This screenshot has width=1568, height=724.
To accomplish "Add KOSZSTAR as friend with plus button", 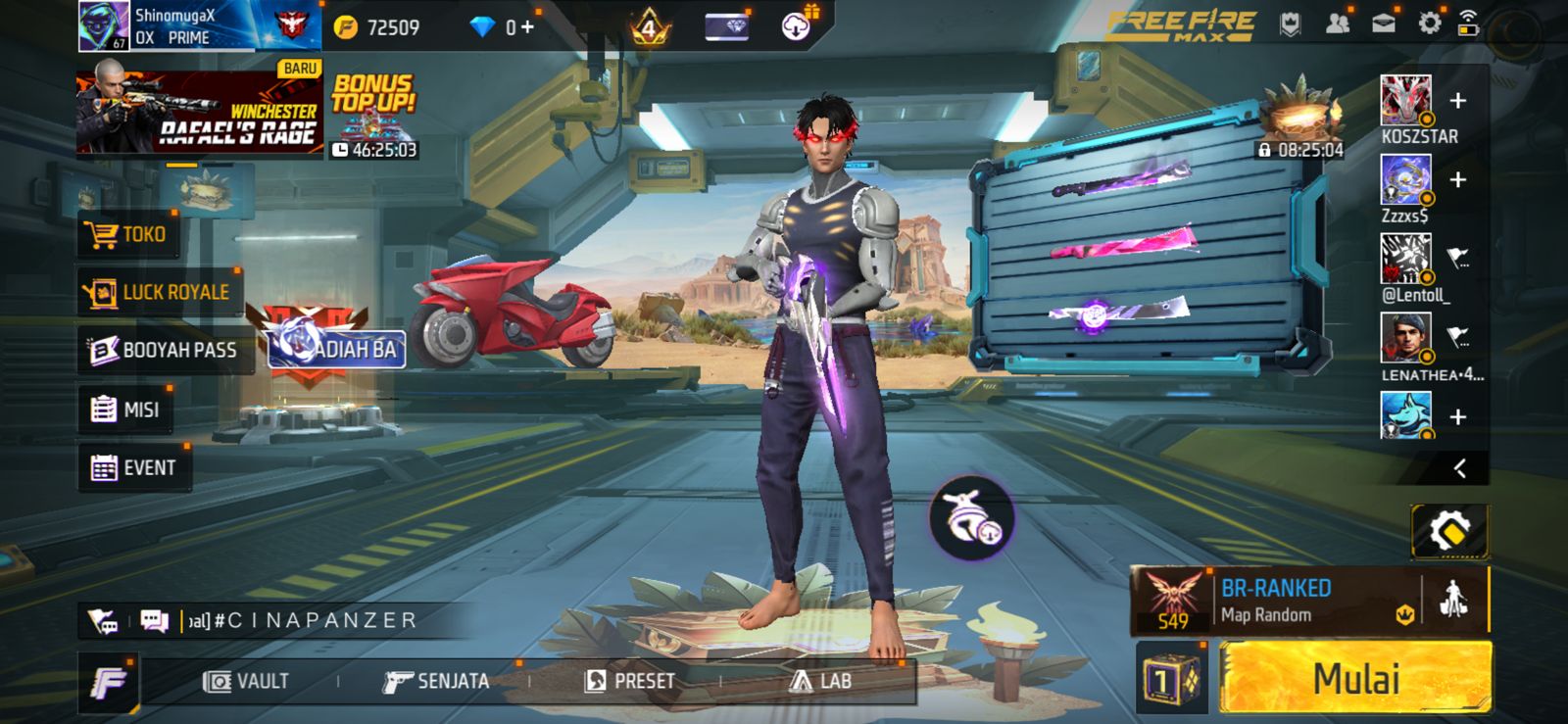I will click(1459, 98).
